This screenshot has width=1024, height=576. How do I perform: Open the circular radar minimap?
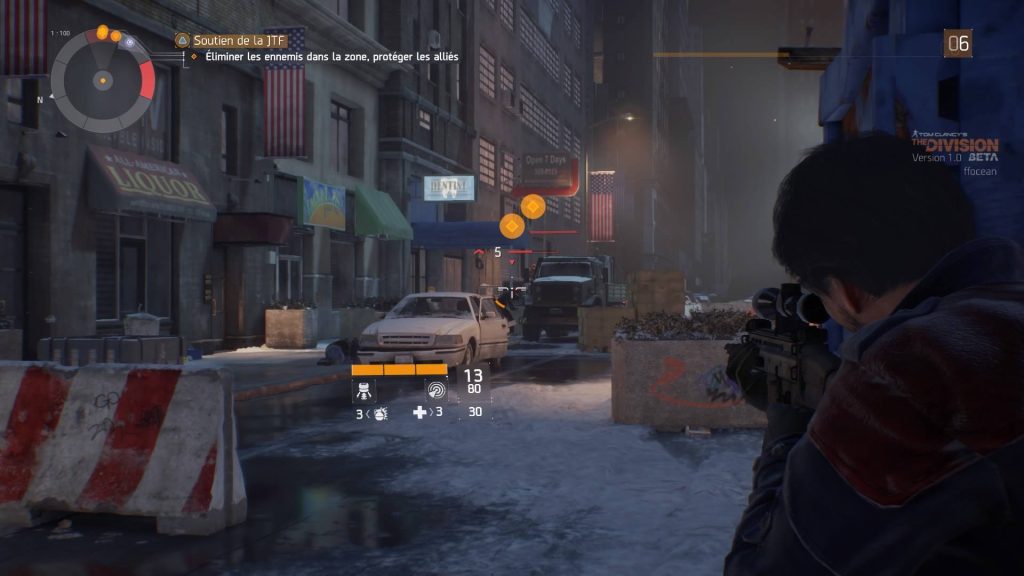(x=102, y=78)
